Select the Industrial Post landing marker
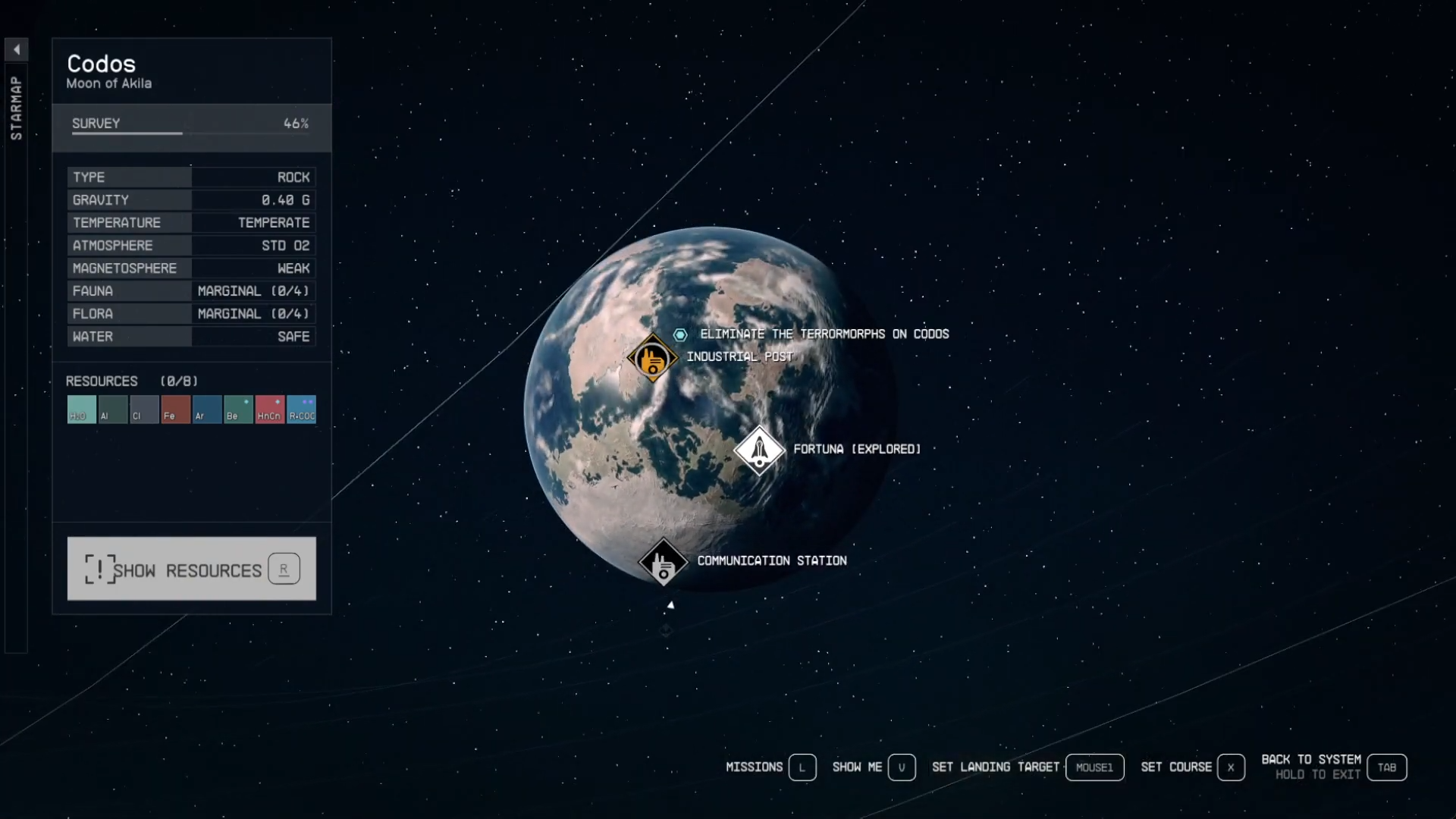The height and width of the screenshot is (819, 1456). 652,358
